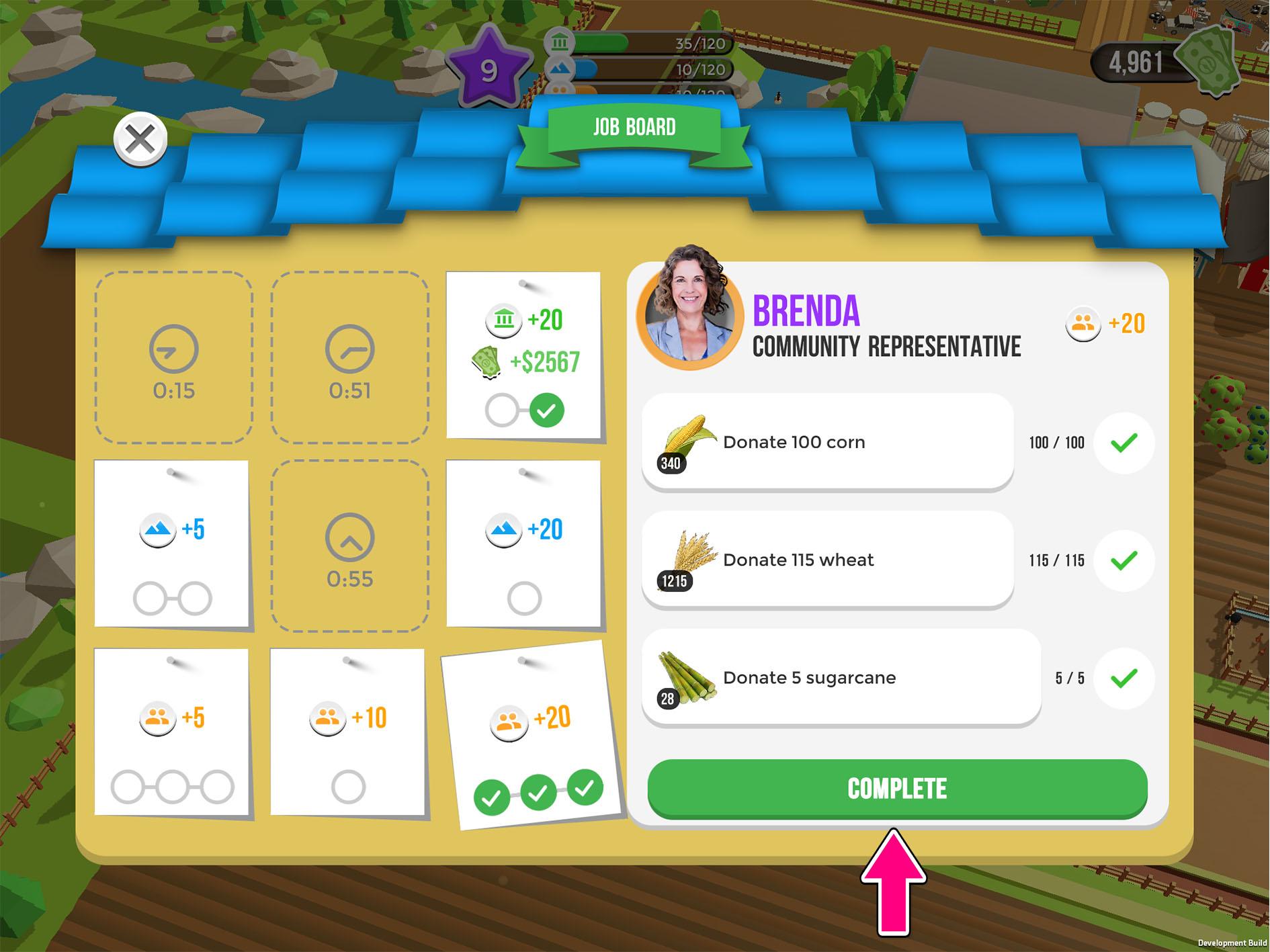1270x952 pixels.
Task: Select the fully checked +20 community job note
Action: 531,736
